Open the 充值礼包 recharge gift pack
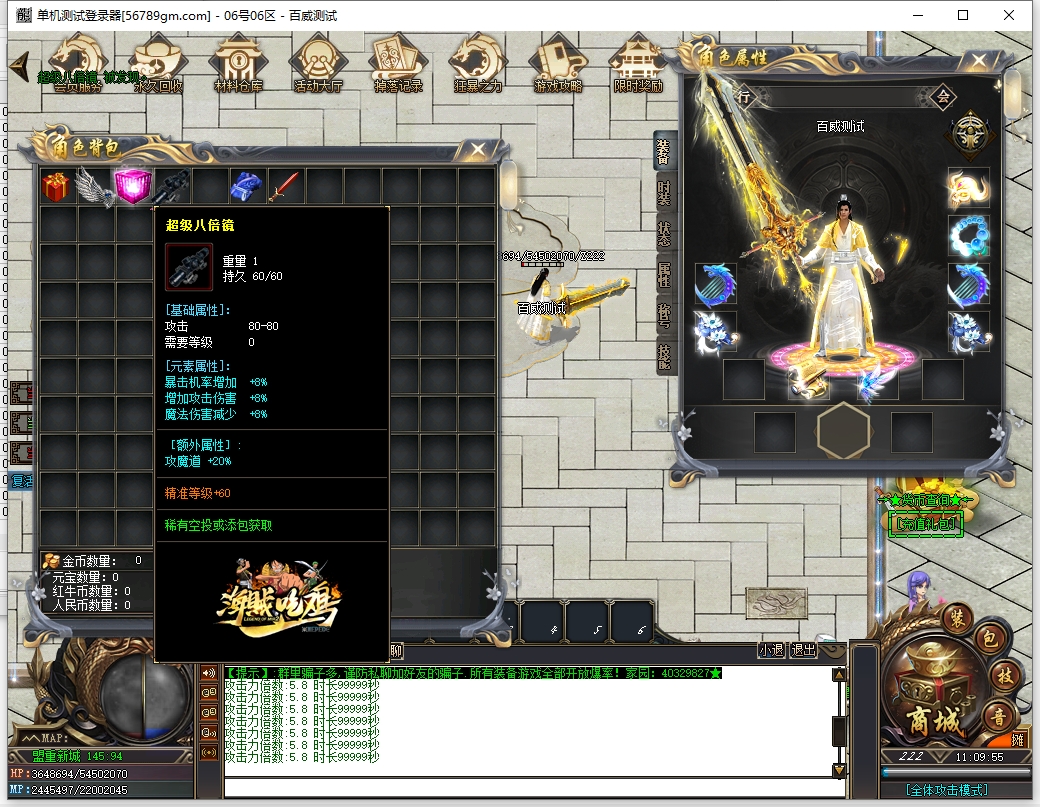 (925, 523)
